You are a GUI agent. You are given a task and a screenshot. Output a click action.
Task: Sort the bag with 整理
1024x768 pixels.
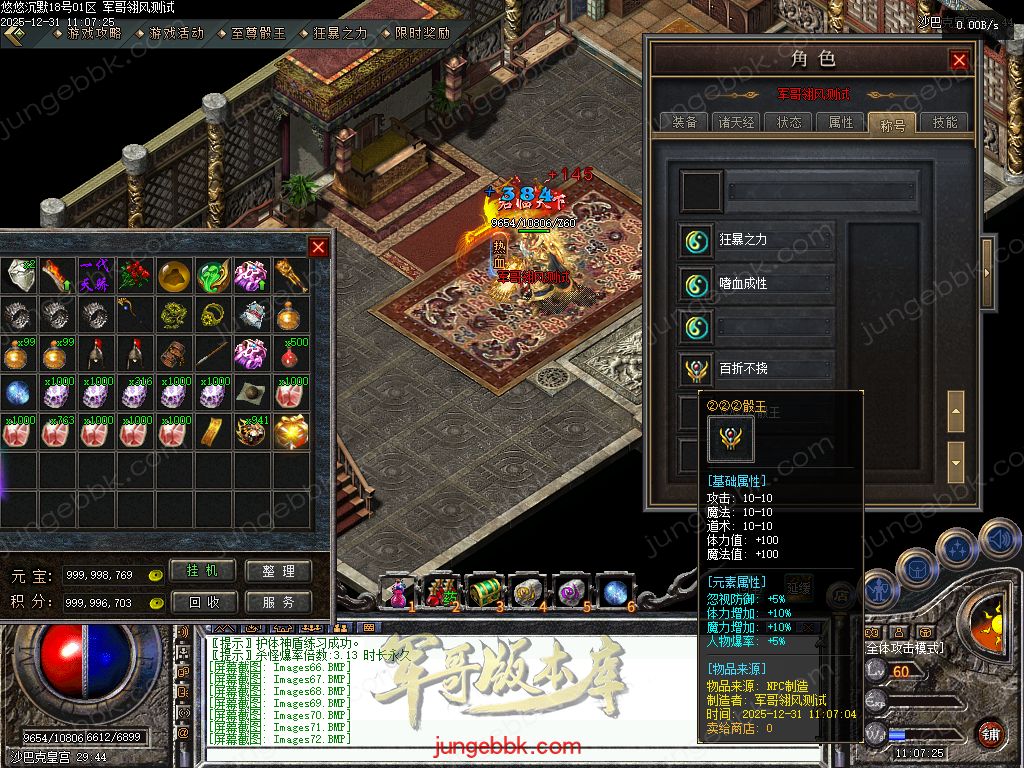tap(278, 571)
